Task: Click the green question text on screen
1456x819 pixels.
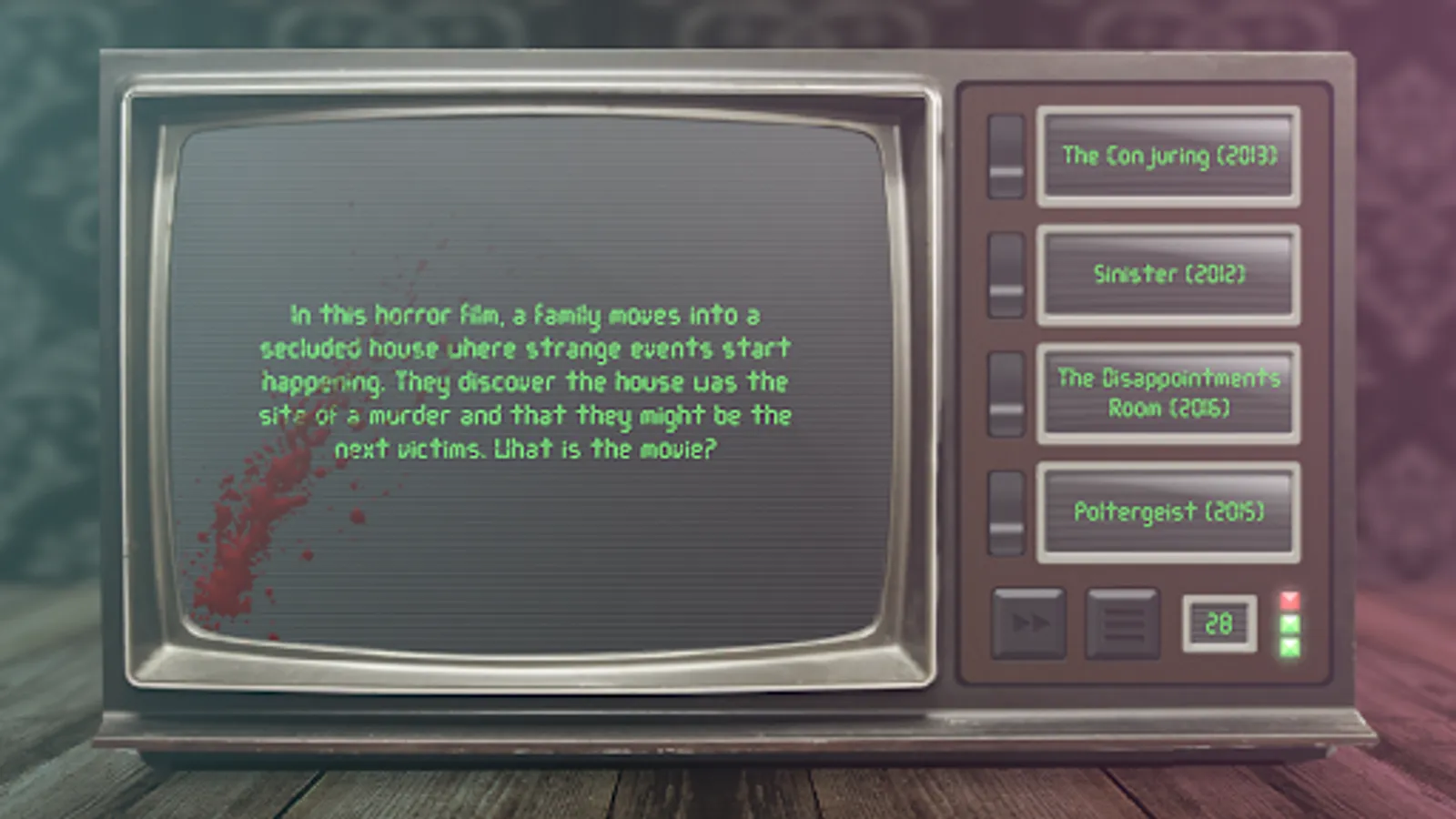Action: click(x=528, y=382)
